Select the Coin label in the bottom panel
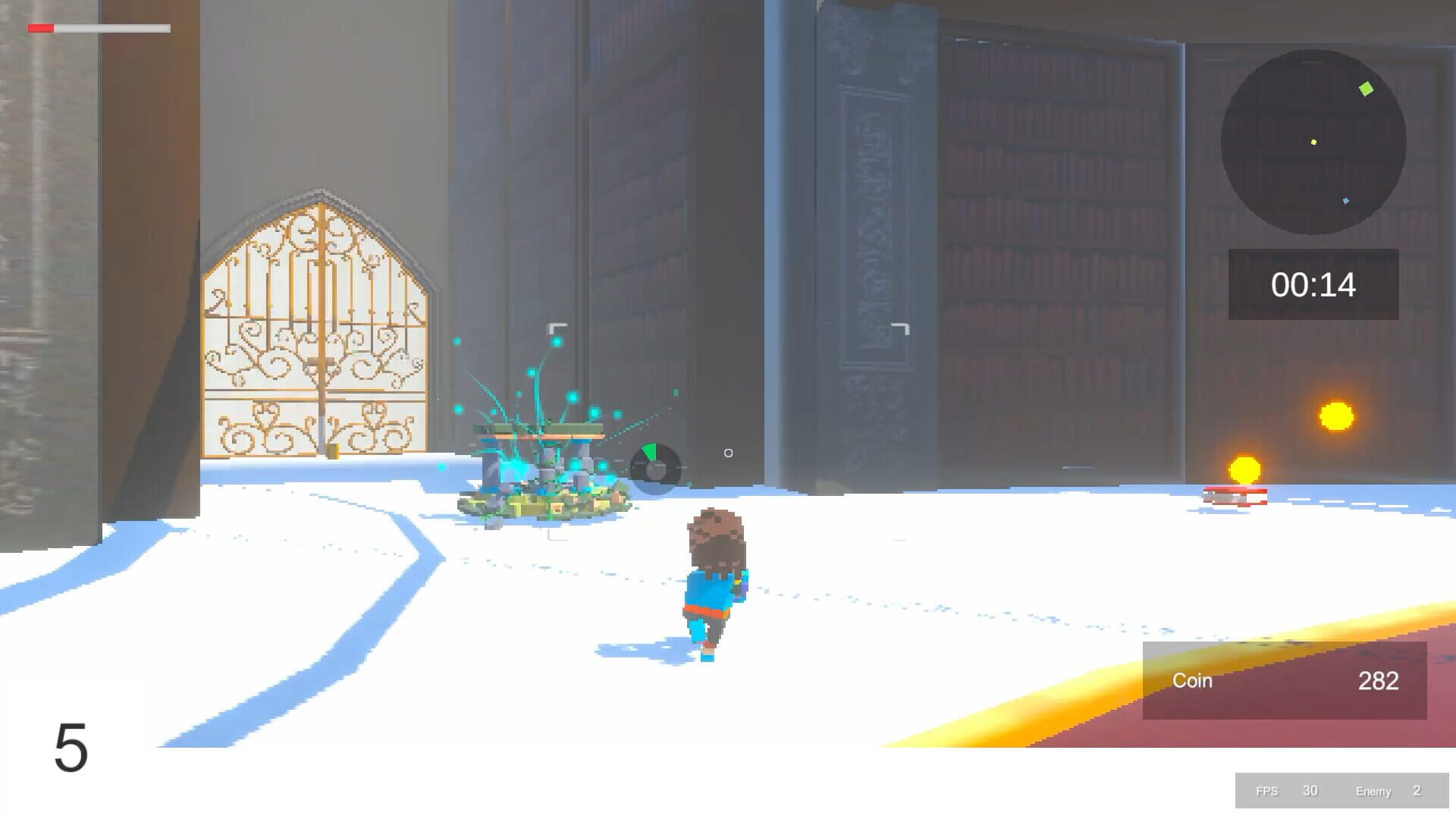This screenshot has width=1456, height=819. (1193, 681)
